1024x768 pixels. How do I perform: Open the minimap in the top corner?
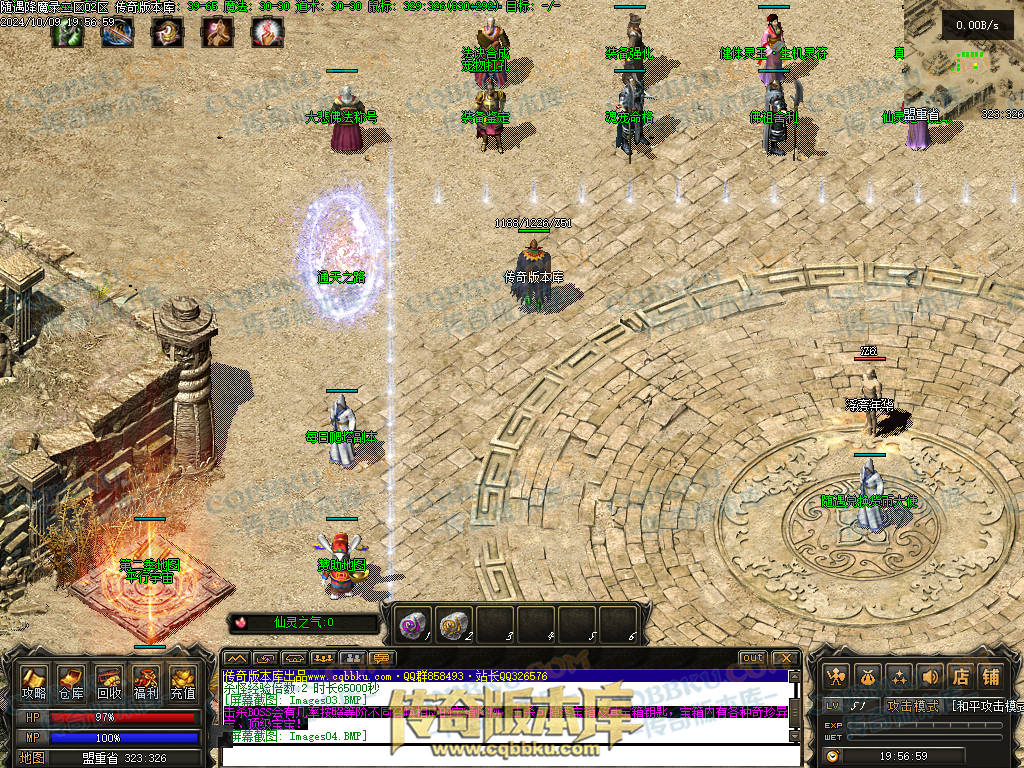pyautogui.click(x=963, y=60)
